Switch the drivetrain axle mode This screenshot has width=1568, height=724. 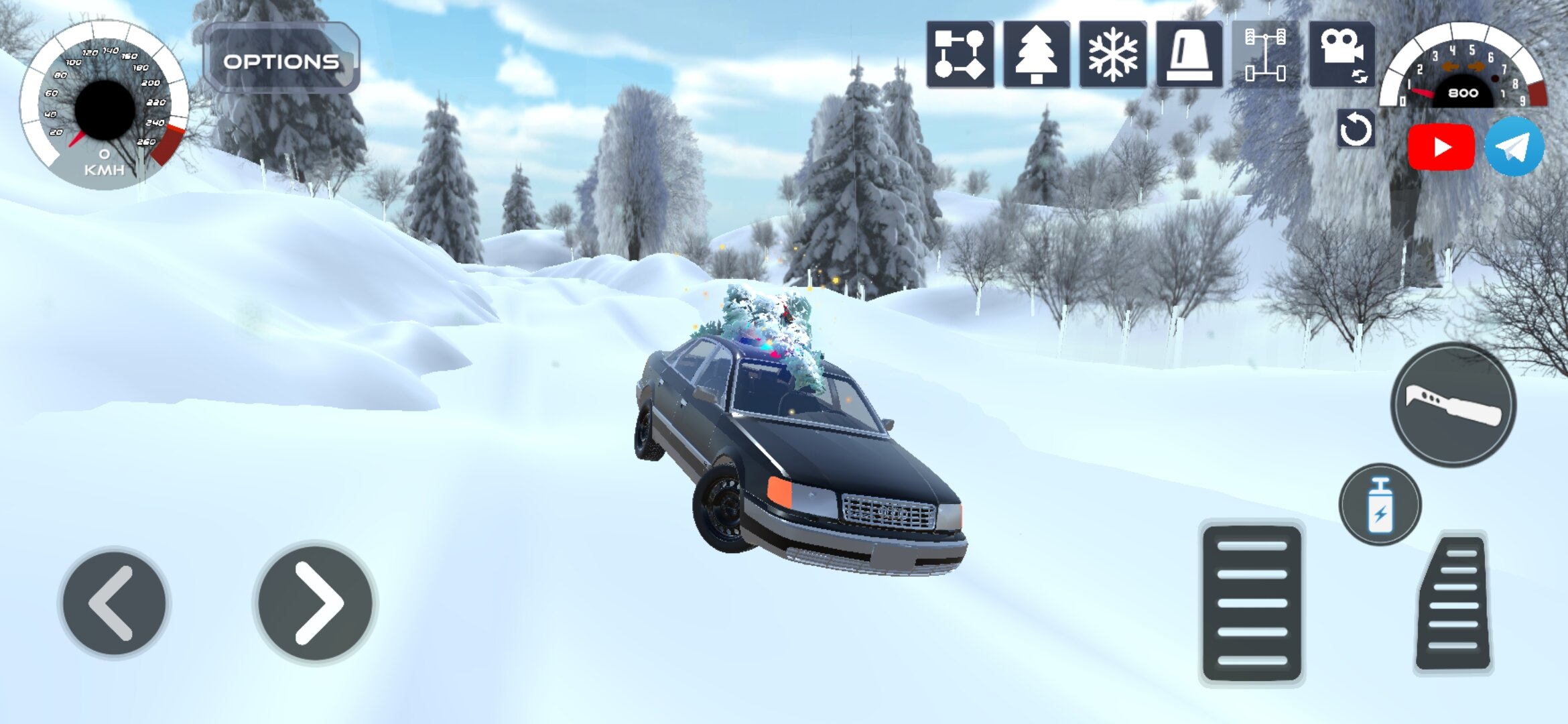[x=1265, y=54]
